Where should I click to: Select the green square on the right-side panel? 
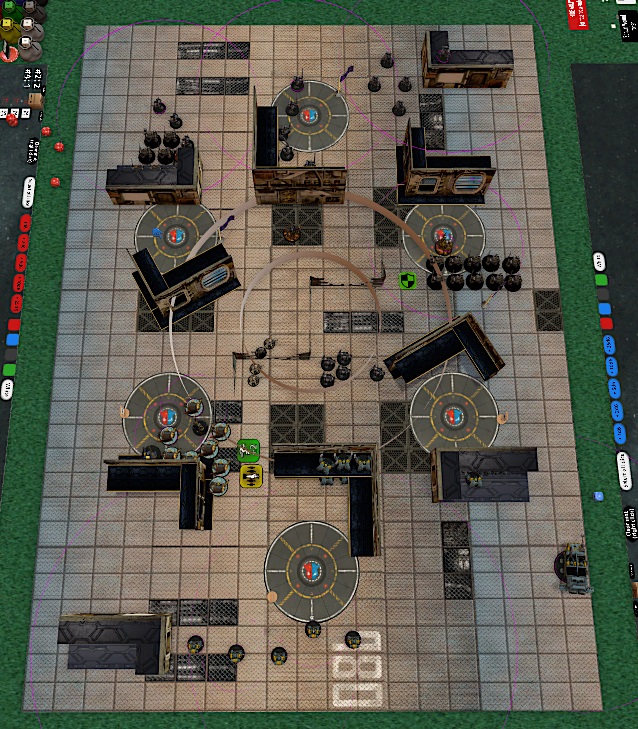pos(600,281)
